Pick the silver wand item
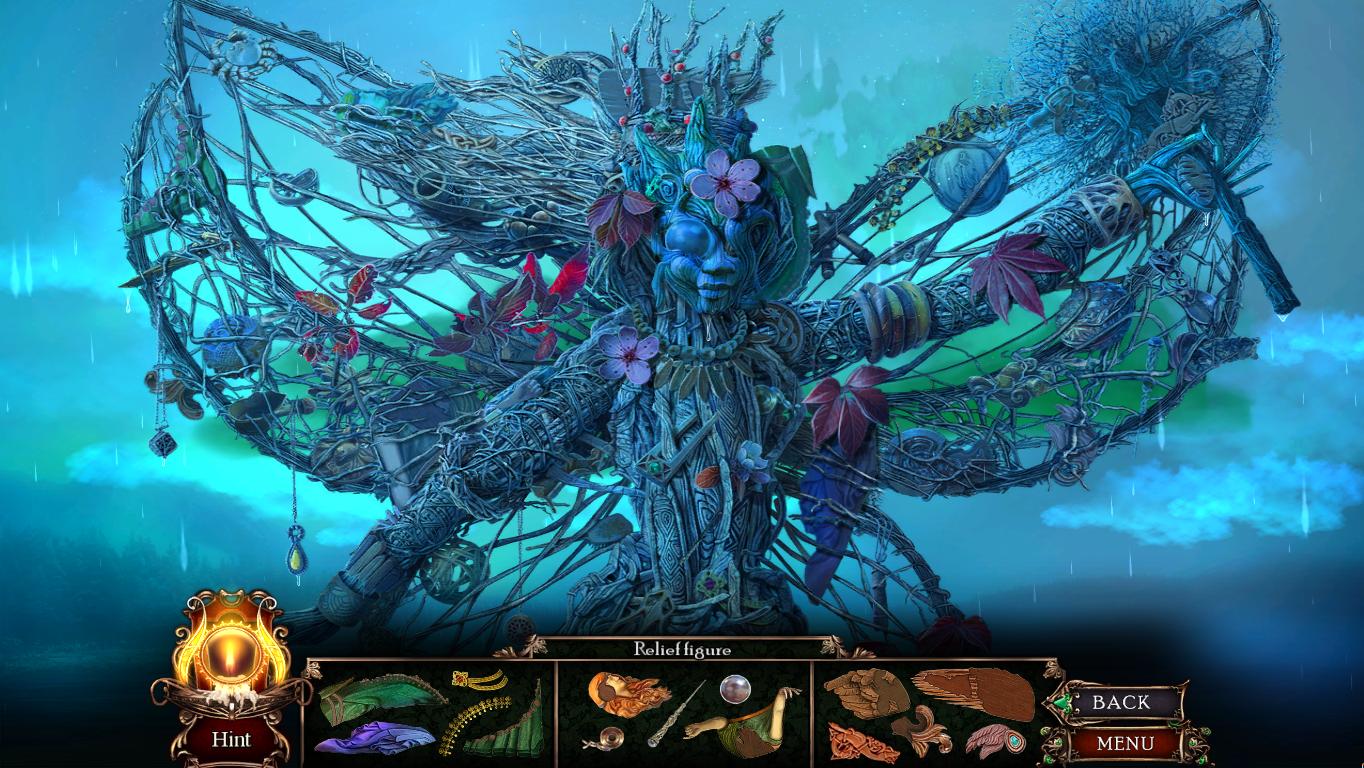 click(676, 714)
